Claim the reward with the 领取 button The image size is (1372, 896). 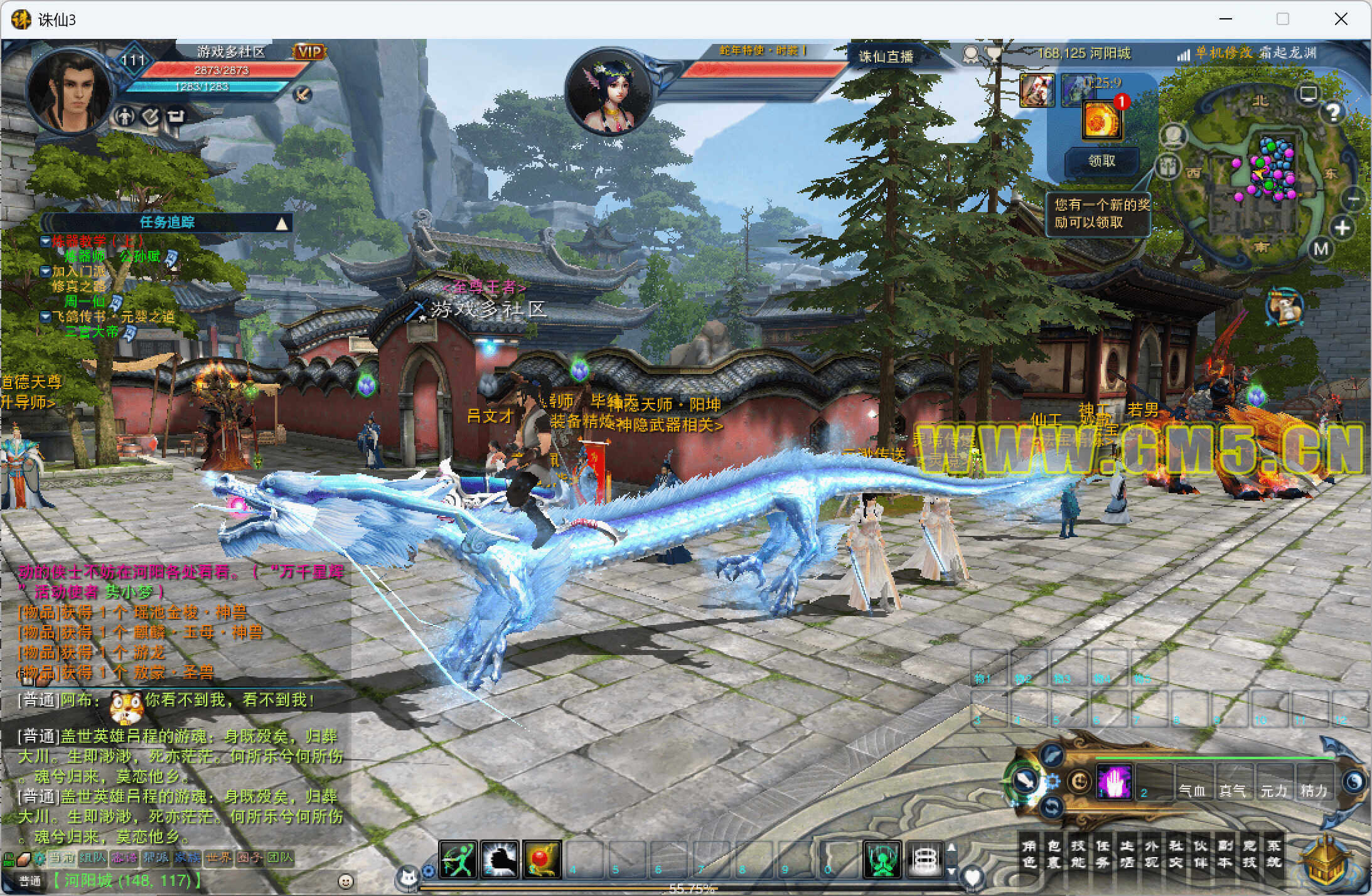click(1101, 161)
